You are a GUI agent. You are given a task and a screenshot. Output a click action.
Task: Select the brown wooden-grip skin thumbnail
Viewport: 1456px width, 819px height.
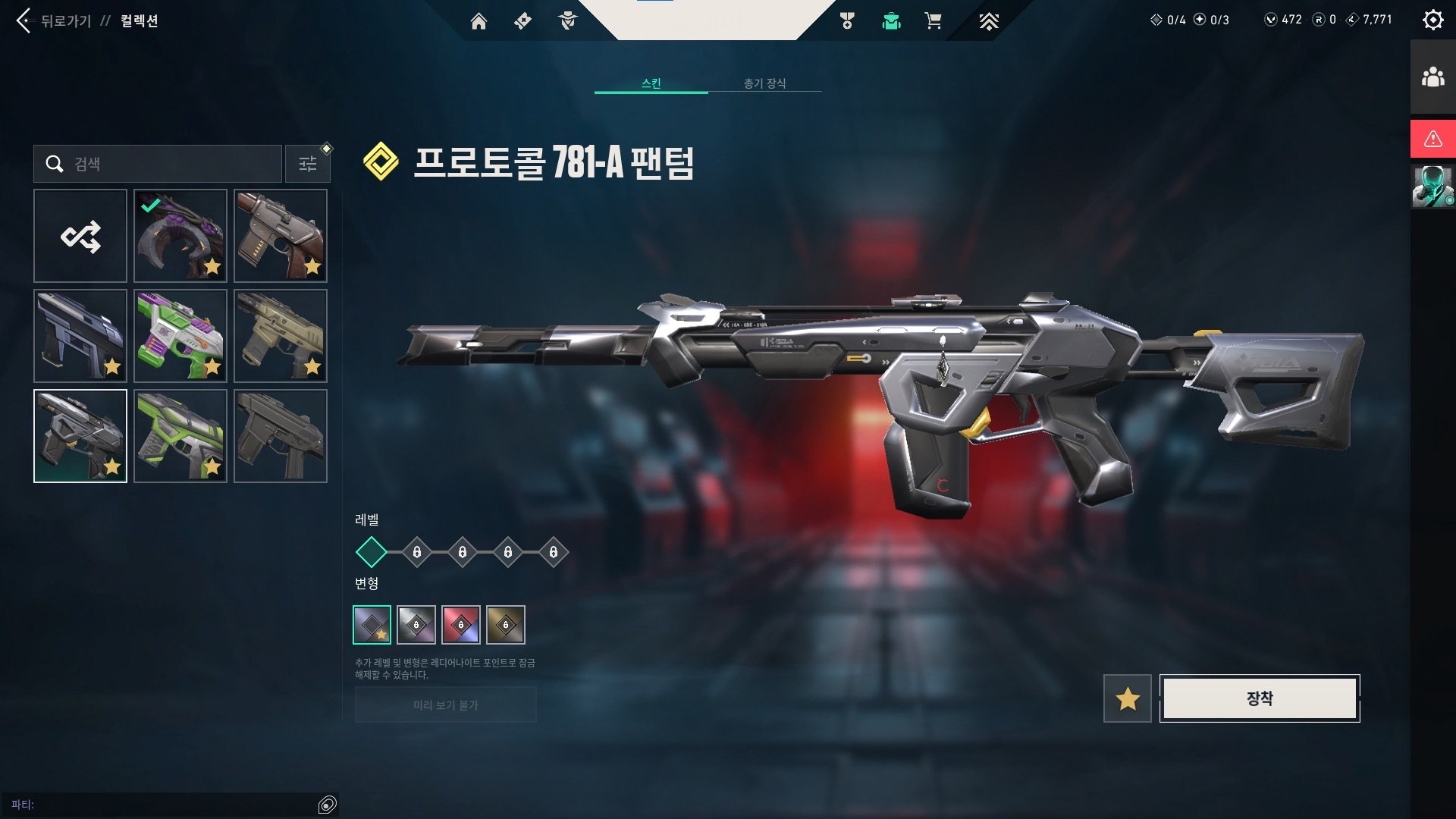pyautogui.click(x=281, y=236)
